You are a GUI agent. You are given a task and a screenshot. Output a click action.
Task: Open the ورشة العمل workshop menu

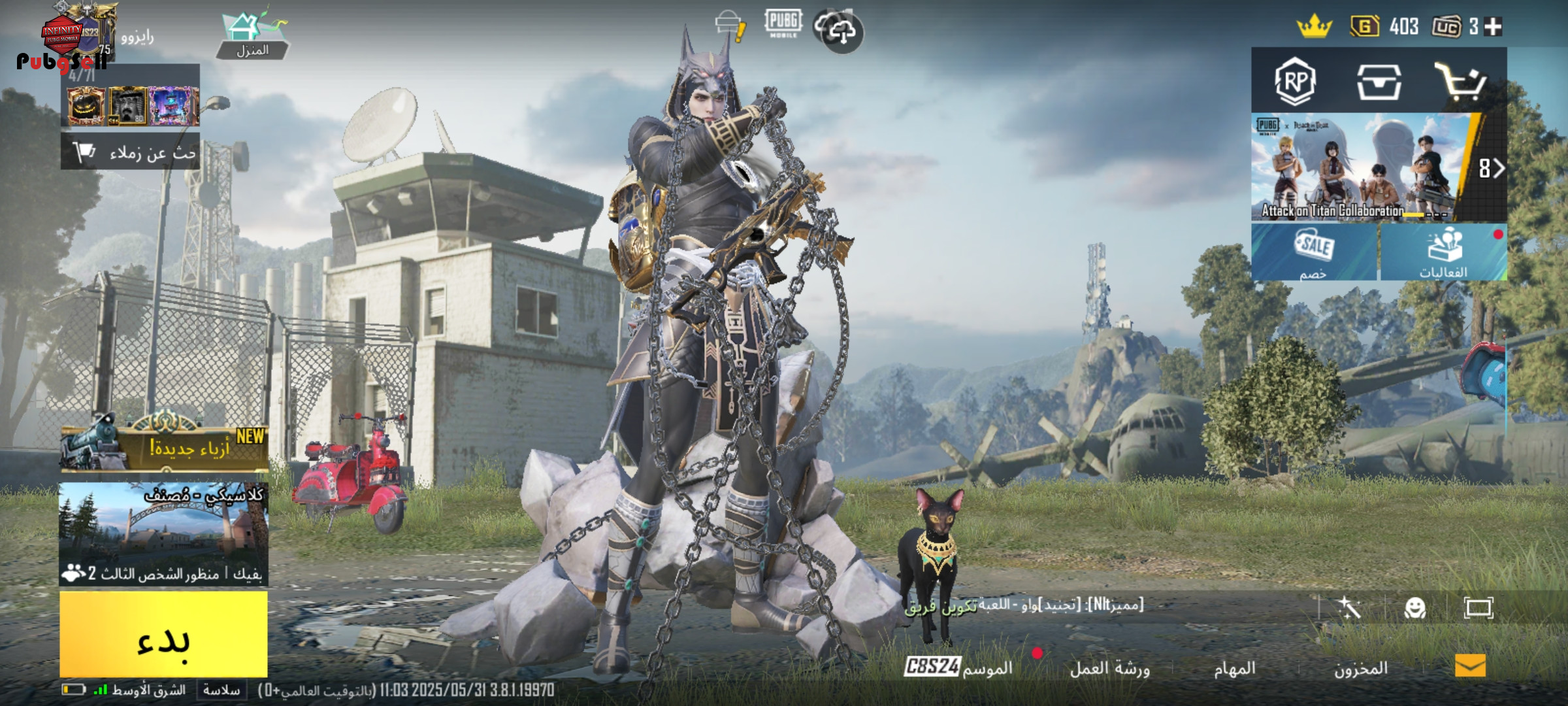(x=1109, y=668)
